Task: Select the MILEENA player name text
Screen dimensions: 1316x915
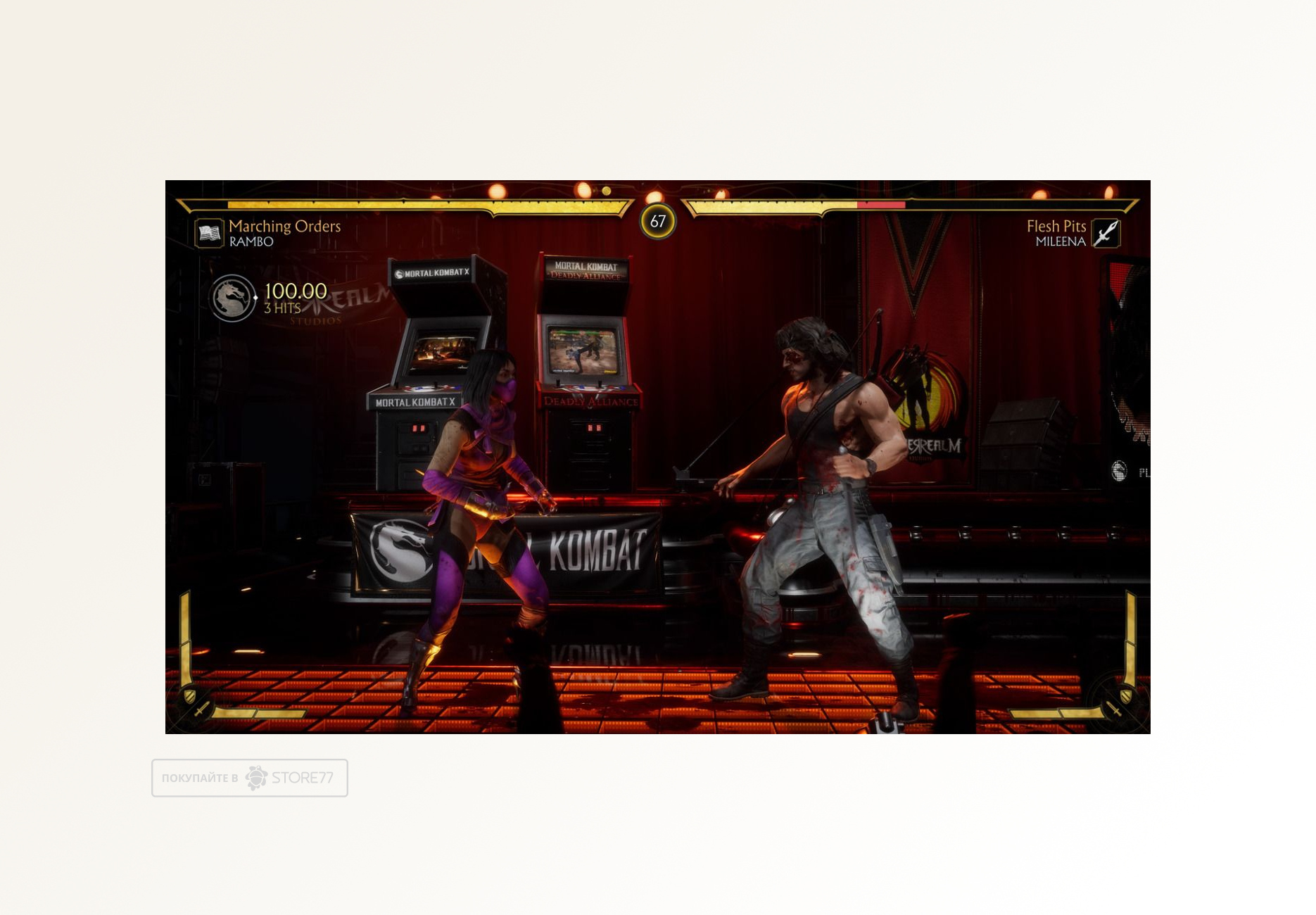Action: [x=1060, y=241]
